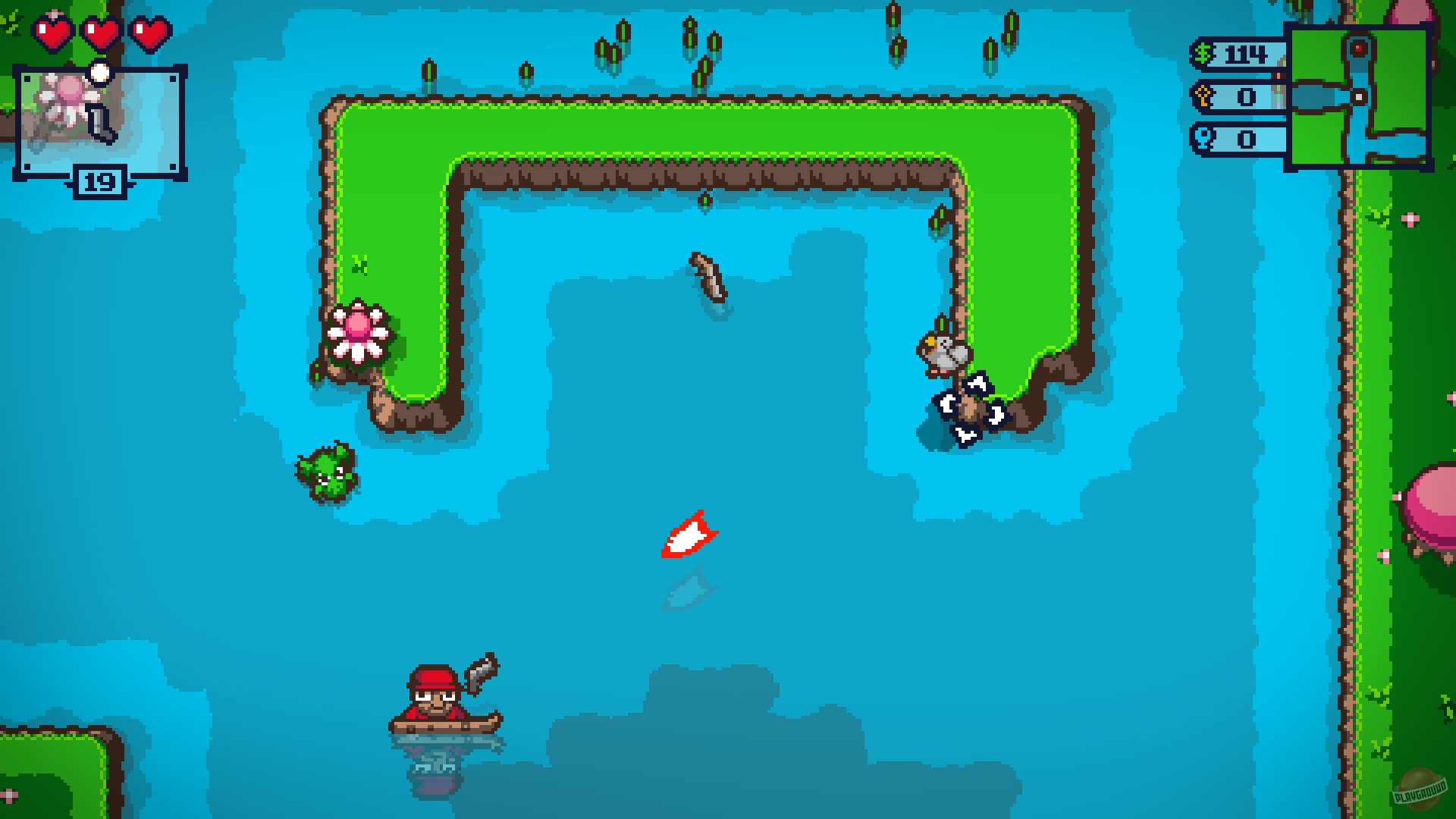This screenshot has height=819, width=1456.
Task: Click the first heart in the health bar
Action: click(51, 32)
